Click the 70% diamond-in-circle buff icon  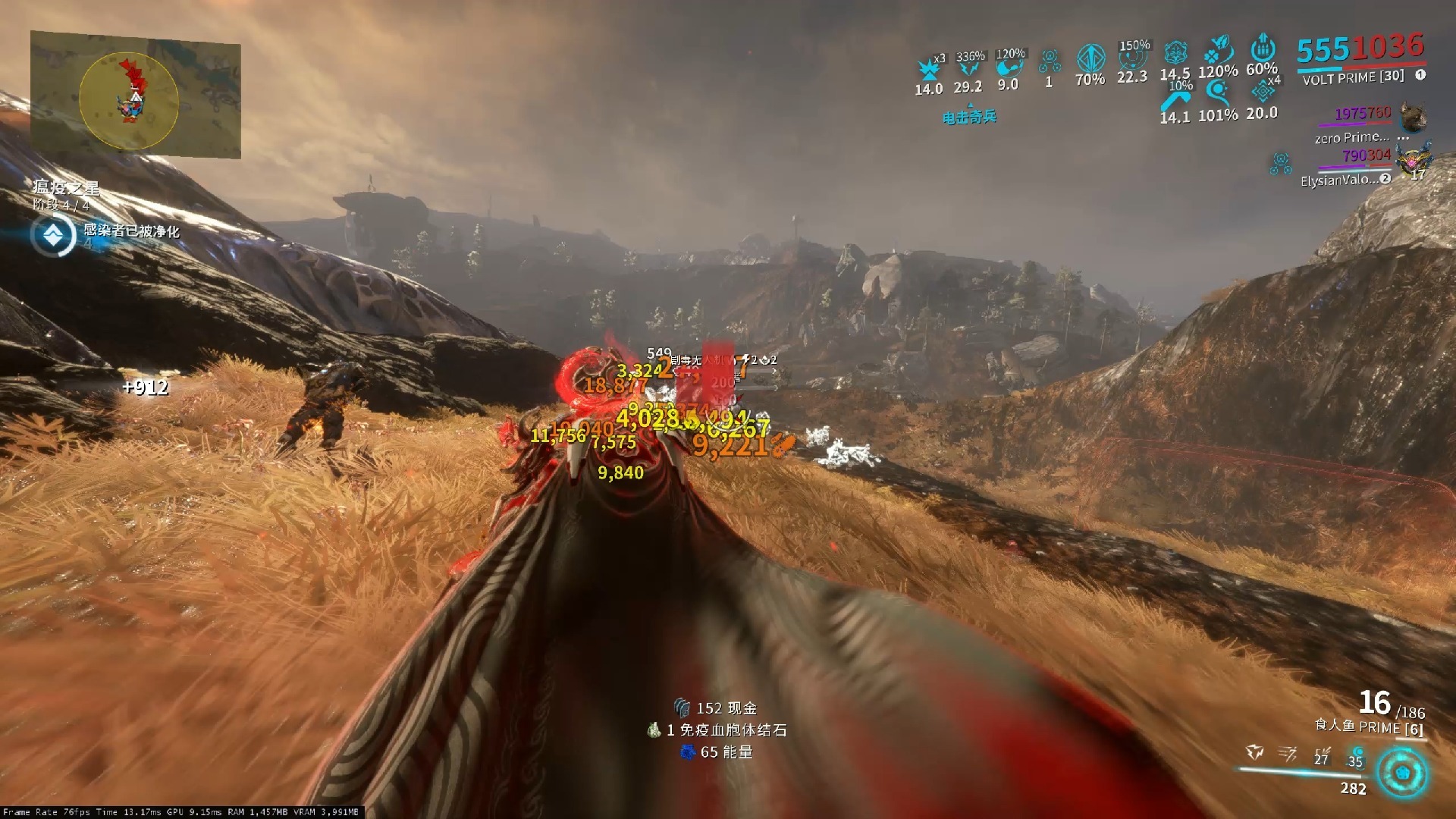(1090, 58)
